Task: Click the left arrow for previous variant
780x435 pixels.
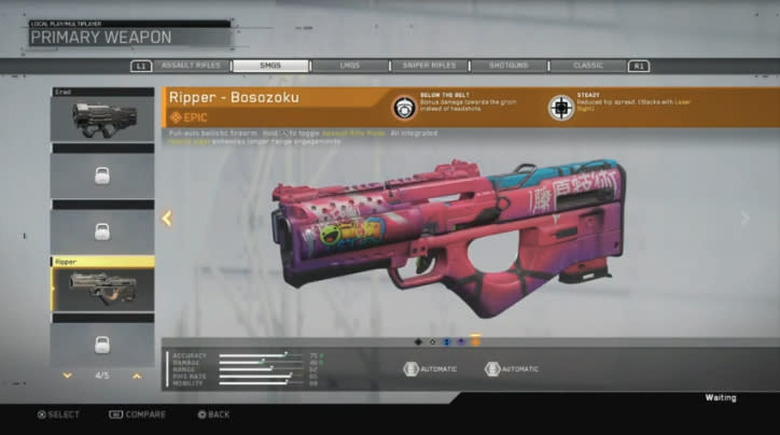Action: 167,218
